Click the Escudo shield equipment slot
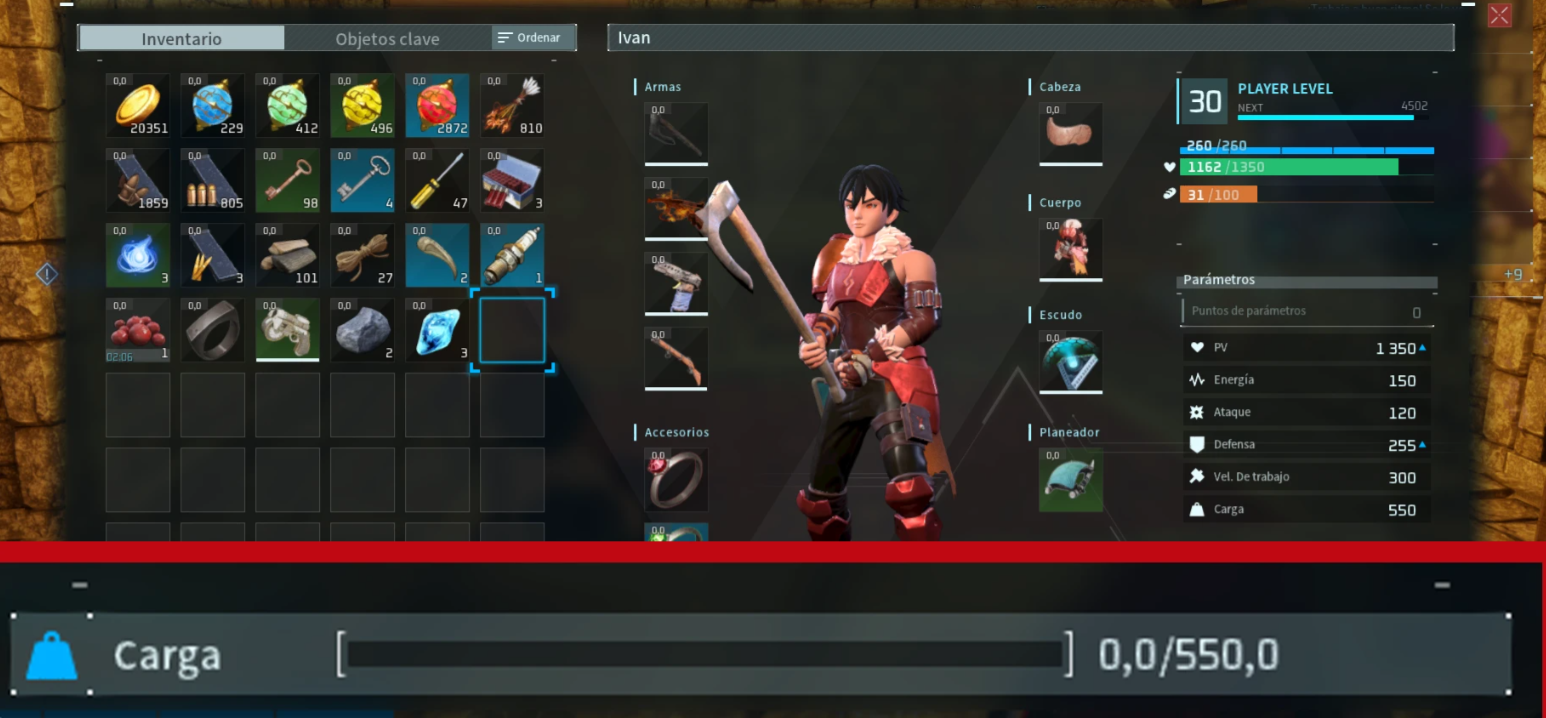Image resolution: width=1546 pixels, height=718 pixels. (1070, 362)
